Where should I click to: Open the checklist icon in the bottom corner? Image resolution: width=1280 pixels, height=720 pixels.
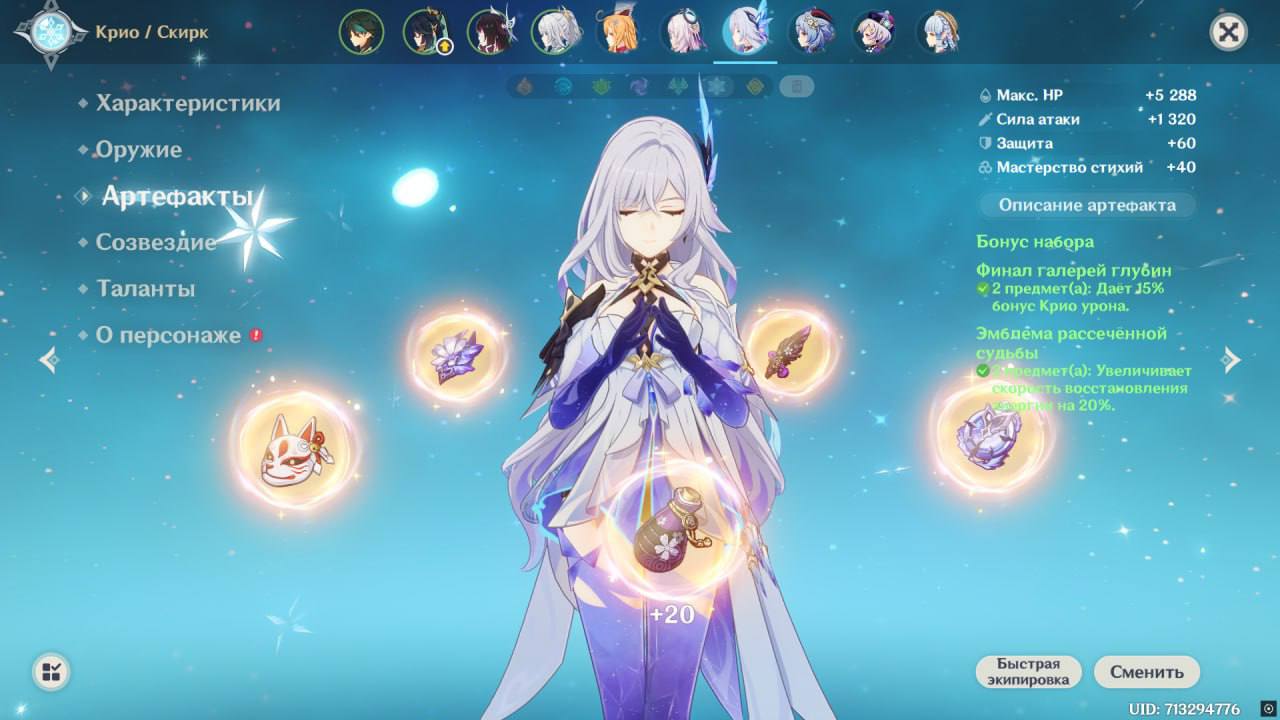coord(51,671)
